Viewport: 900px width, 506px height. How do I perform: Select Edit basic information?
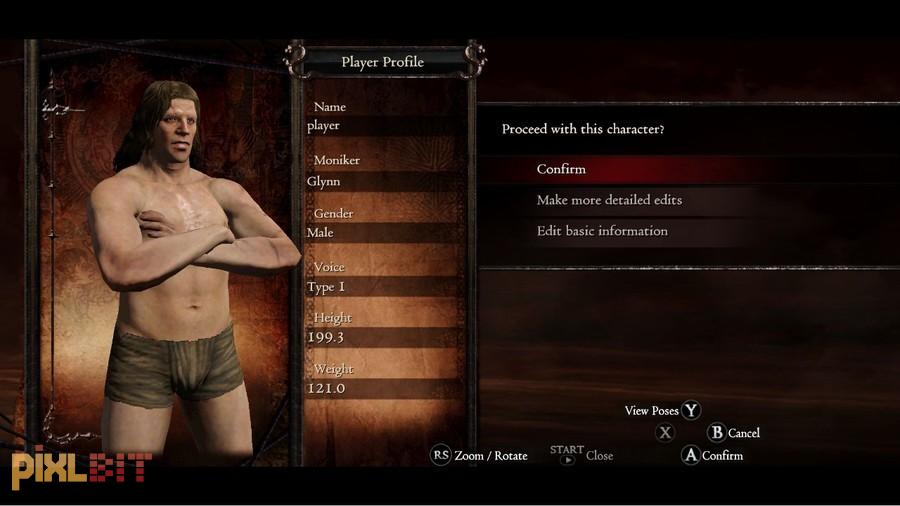coord(602,231)
